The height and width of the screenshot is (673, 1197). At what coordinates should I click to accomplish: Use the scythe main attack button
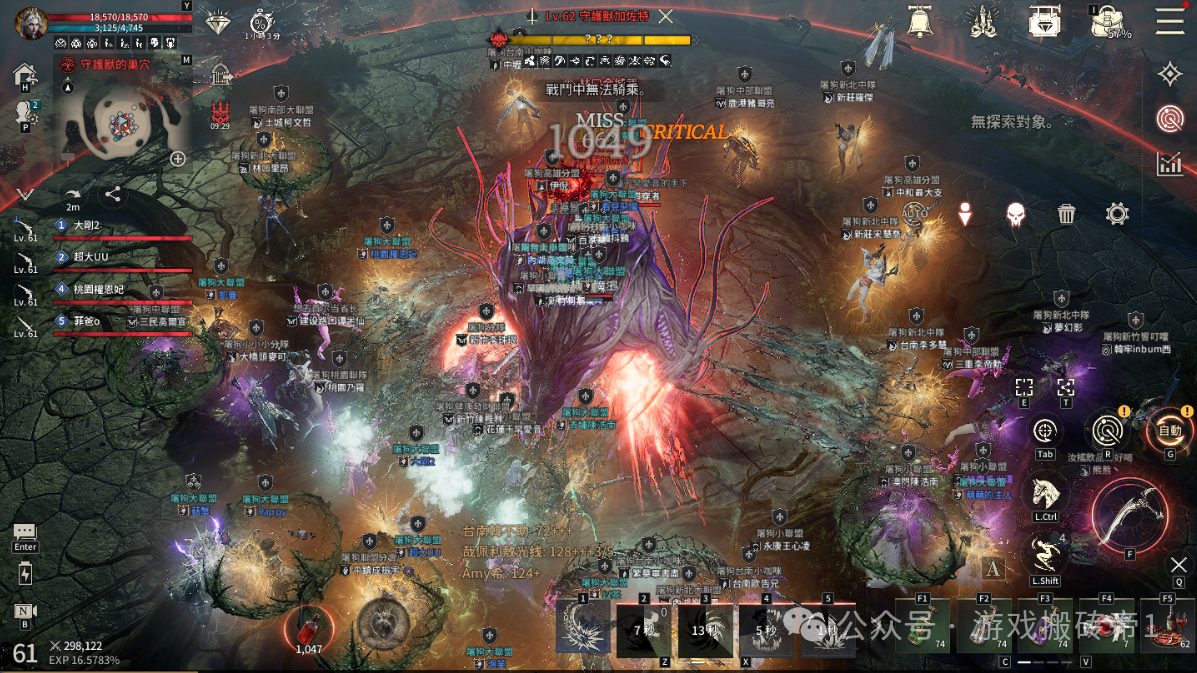tap(1129, 514)
